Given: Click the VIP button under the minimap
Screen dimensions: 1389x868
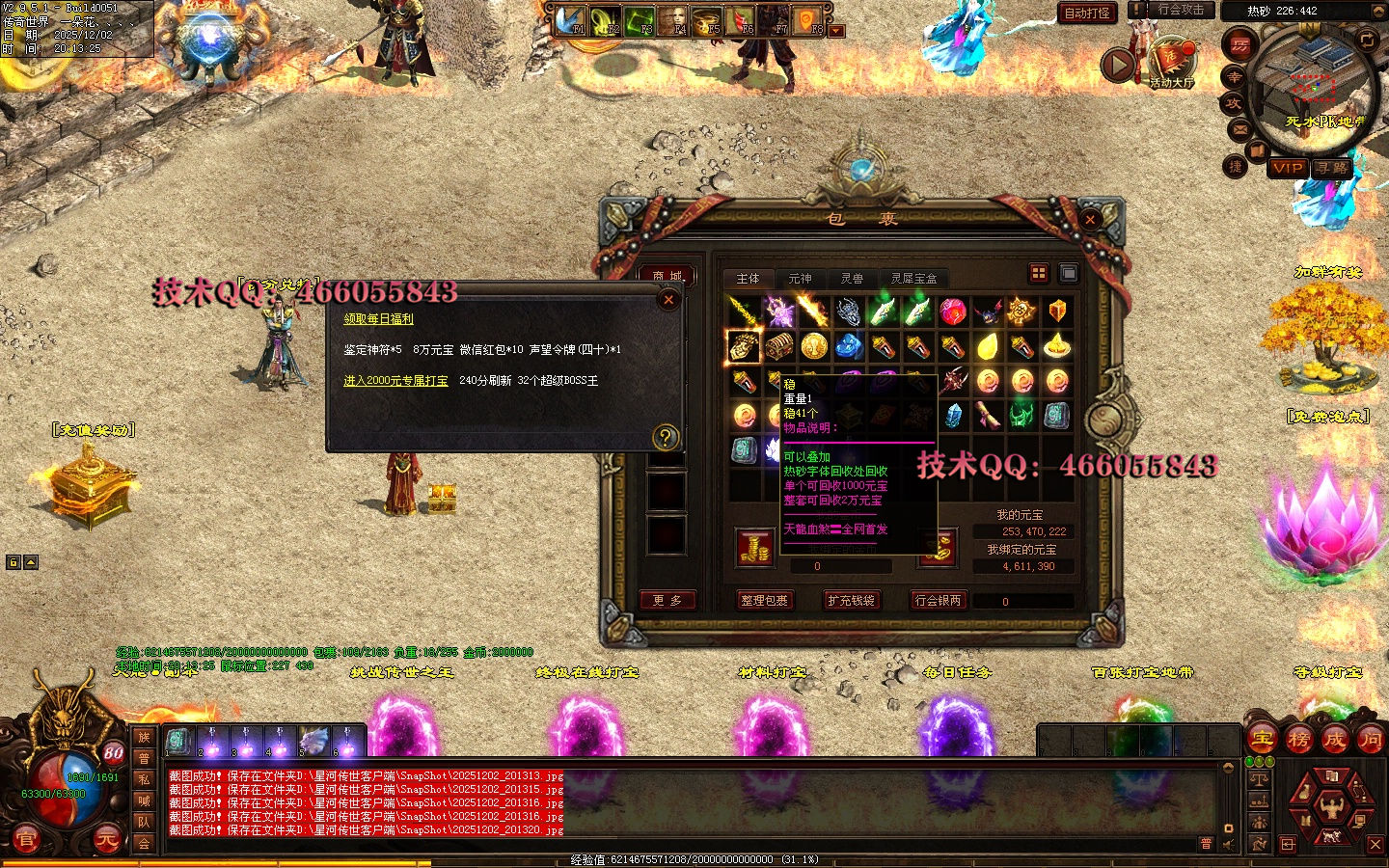Looking at the screenshot, I should (1288, 168).
